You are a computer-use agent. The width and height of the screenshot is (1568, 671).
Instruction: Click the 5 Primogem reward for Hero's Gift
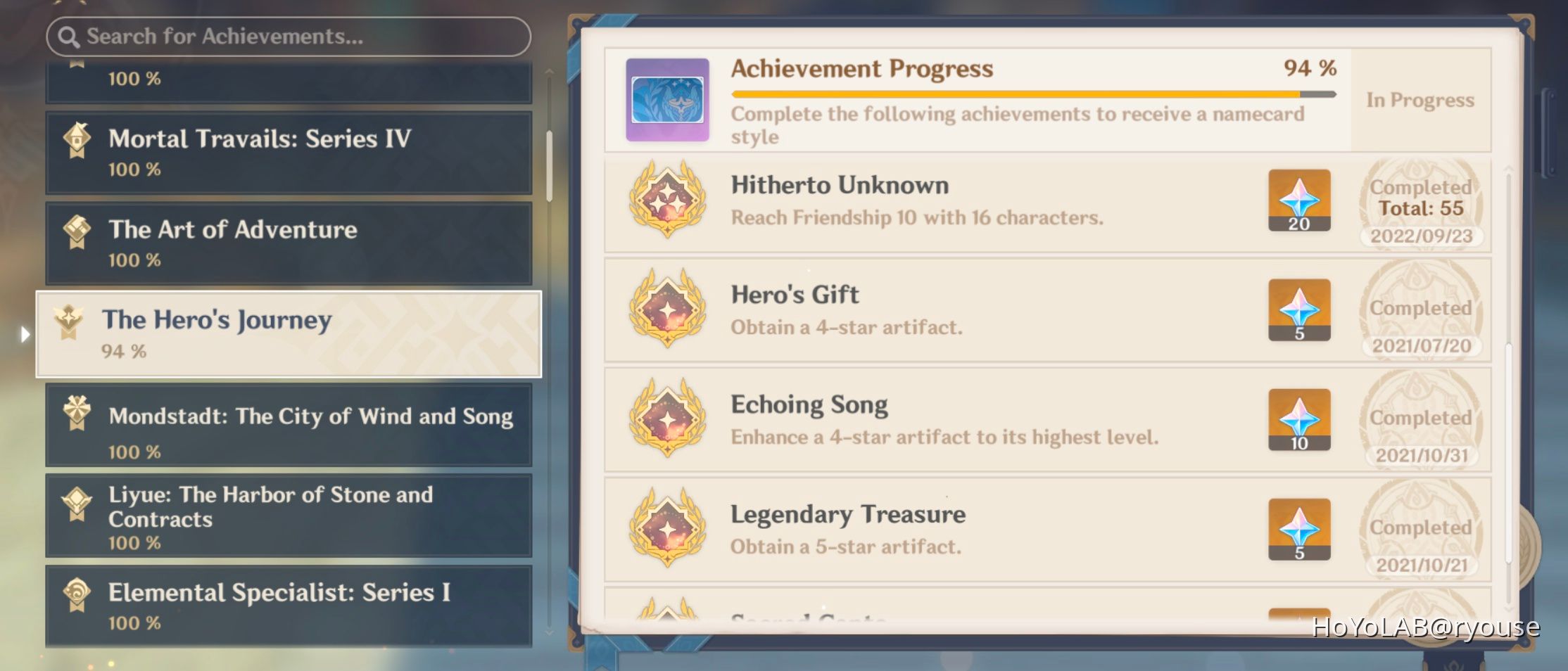click(x=1298, y=311)
